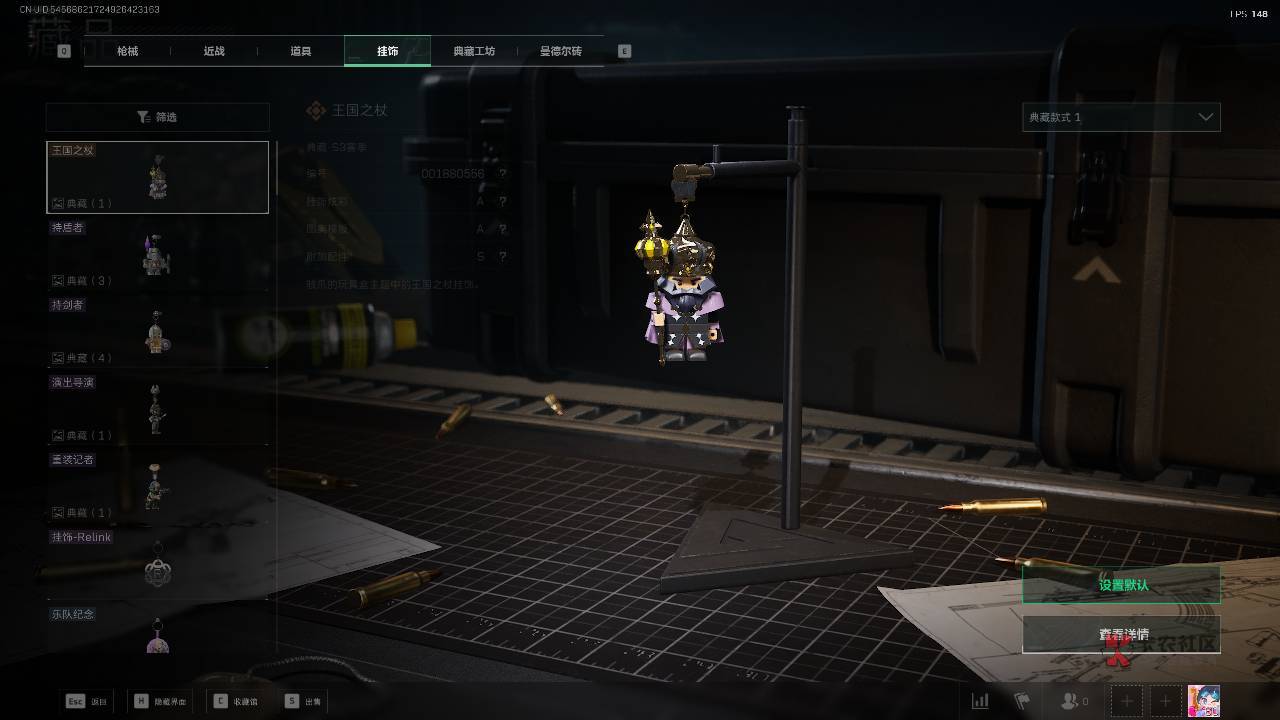Screen dimensions: 1280x720
Task: Select the 演出导演 charm entry
Action: (x=157, y=409)
